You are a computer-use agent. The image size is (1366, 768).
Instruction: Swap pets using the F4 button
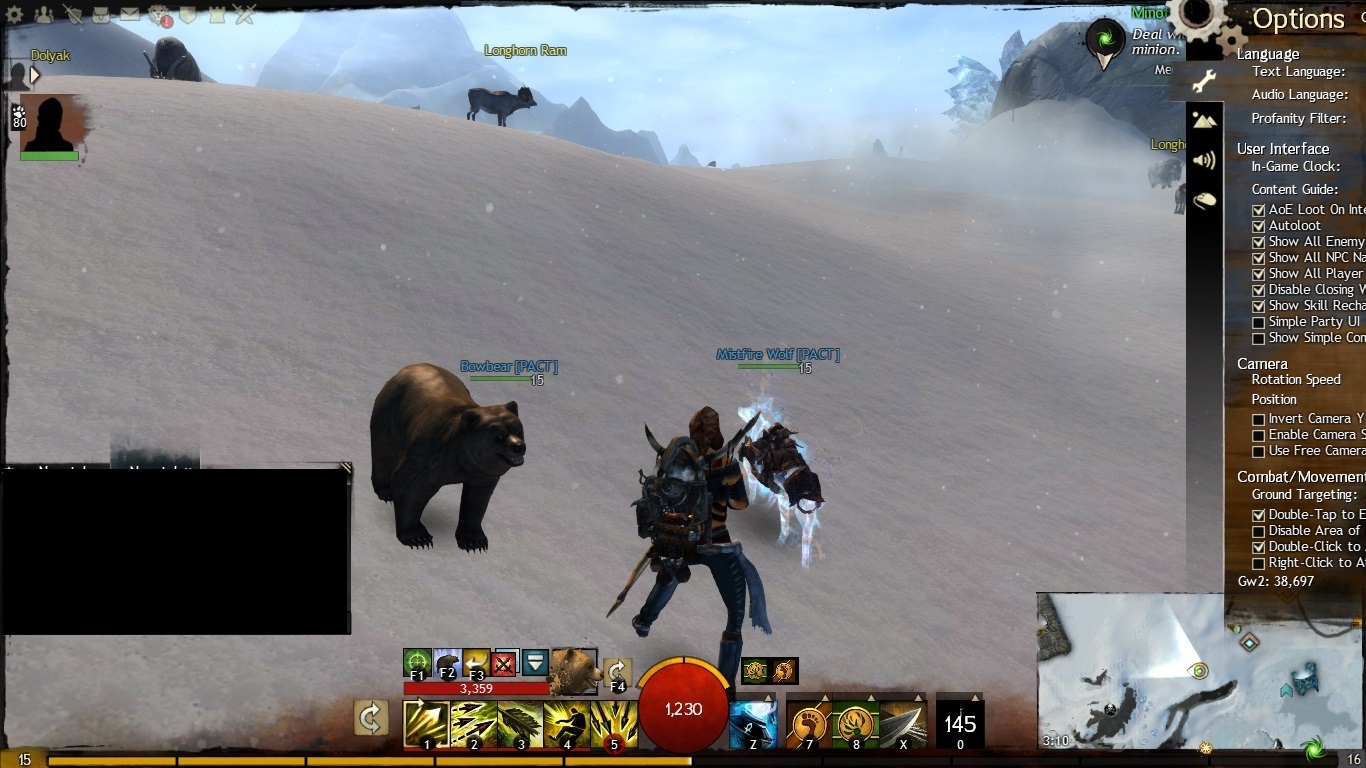pos(617,674)
